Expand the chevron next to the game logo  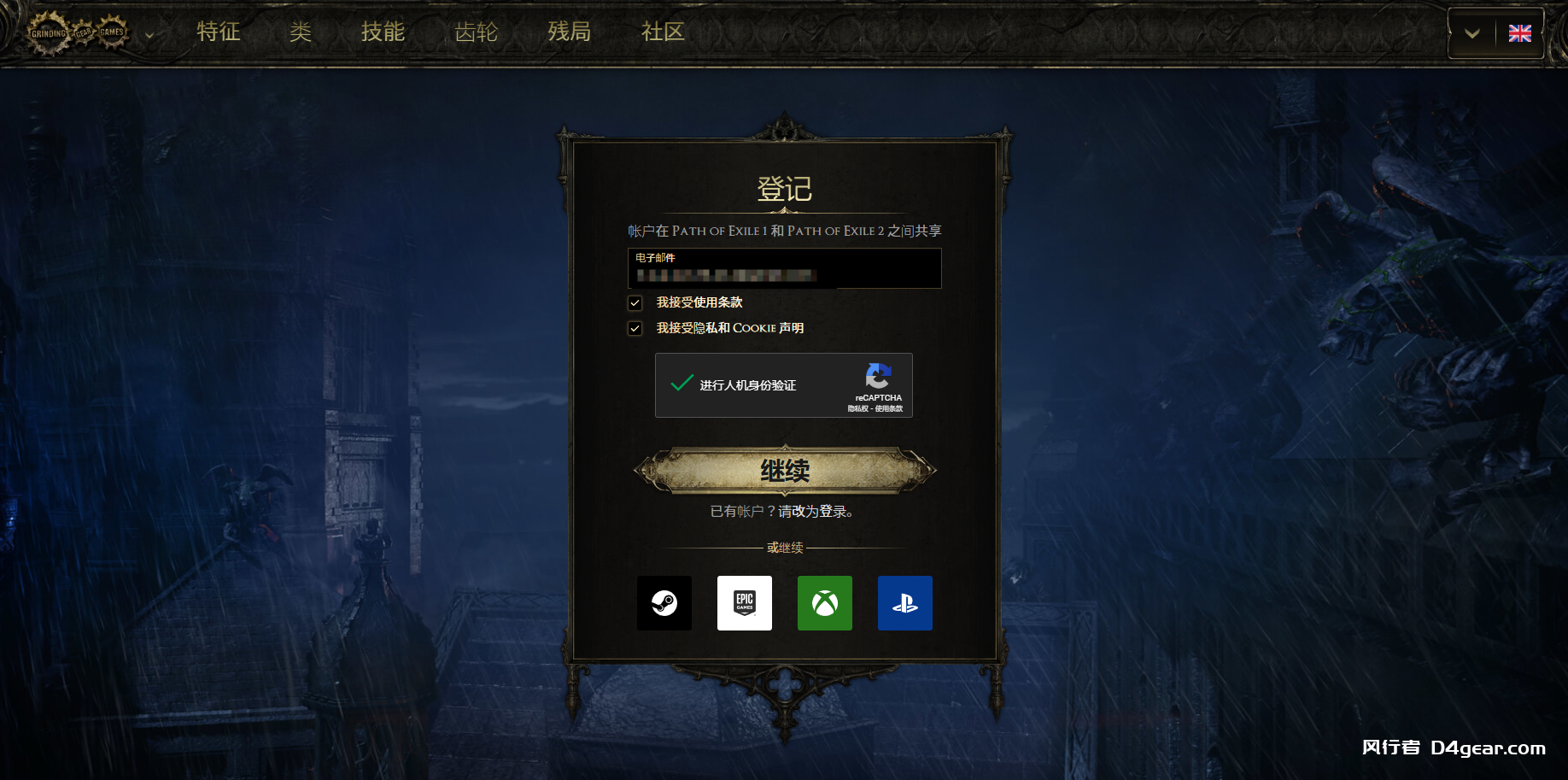149,36
